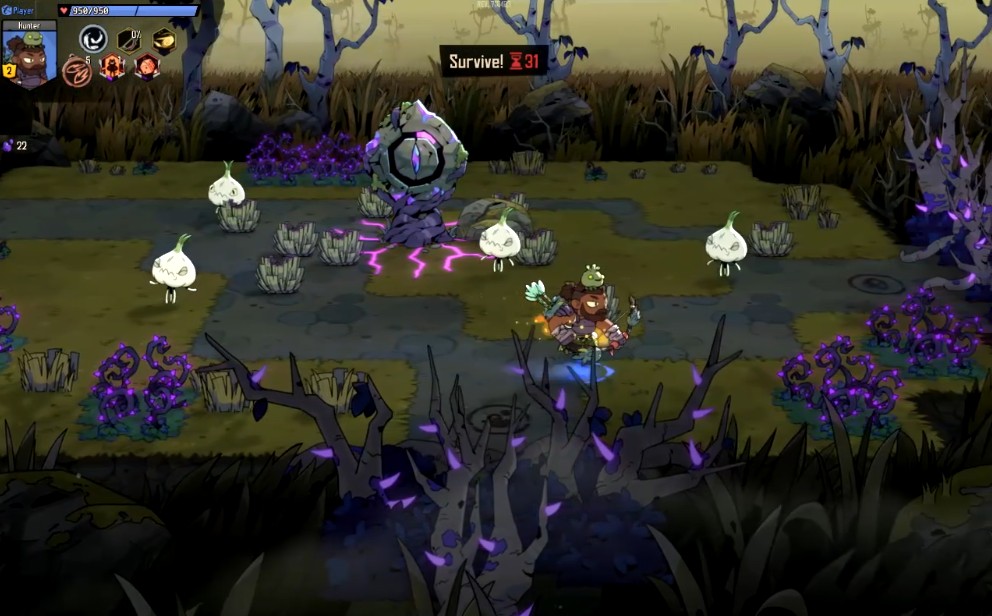Select the red dice hexagon icon

[x=147, y=67]
